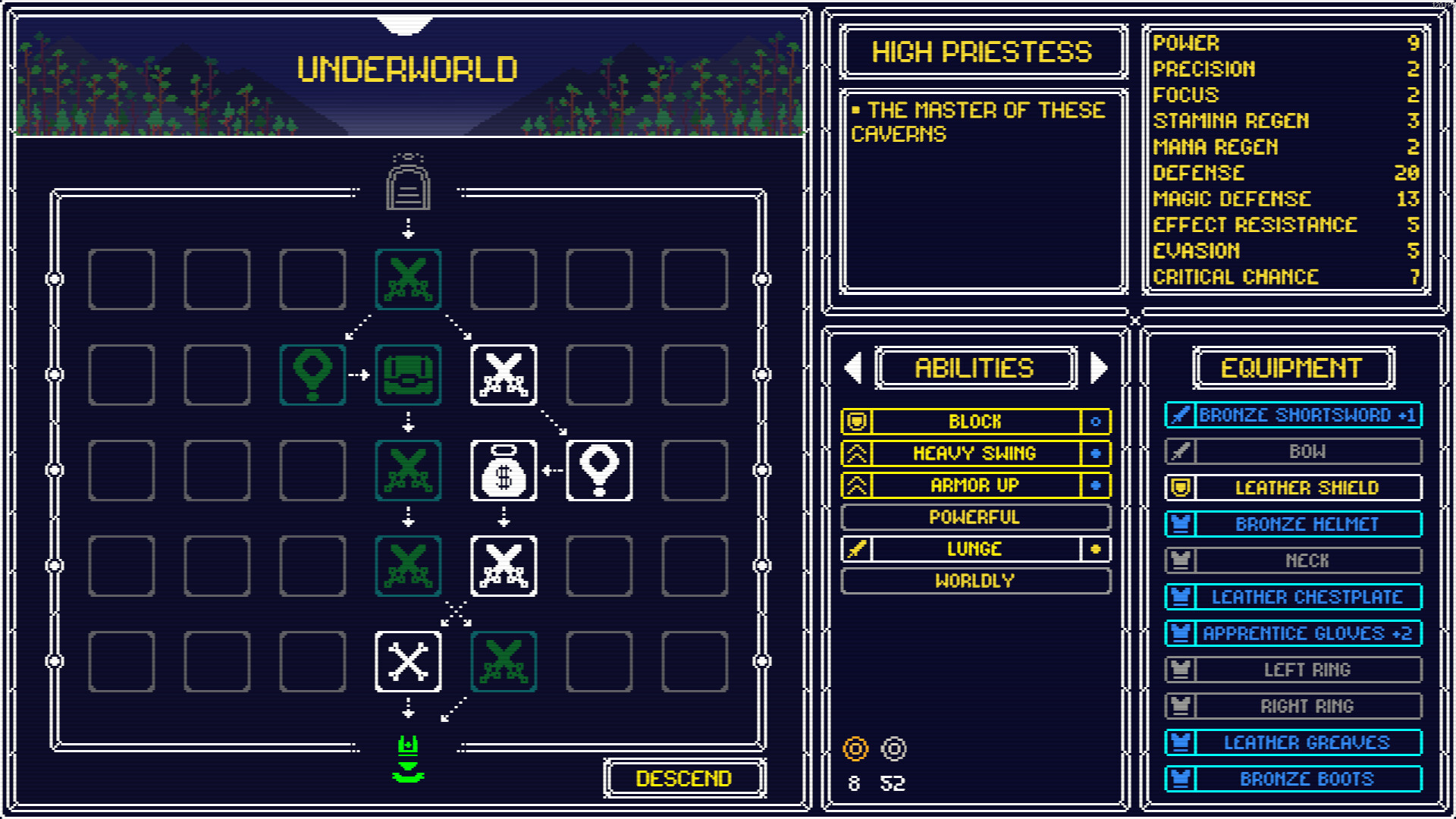The width and height of the screenshot is (1456, 819).
Task: Click the Descend button
Action: pos(684,778)
